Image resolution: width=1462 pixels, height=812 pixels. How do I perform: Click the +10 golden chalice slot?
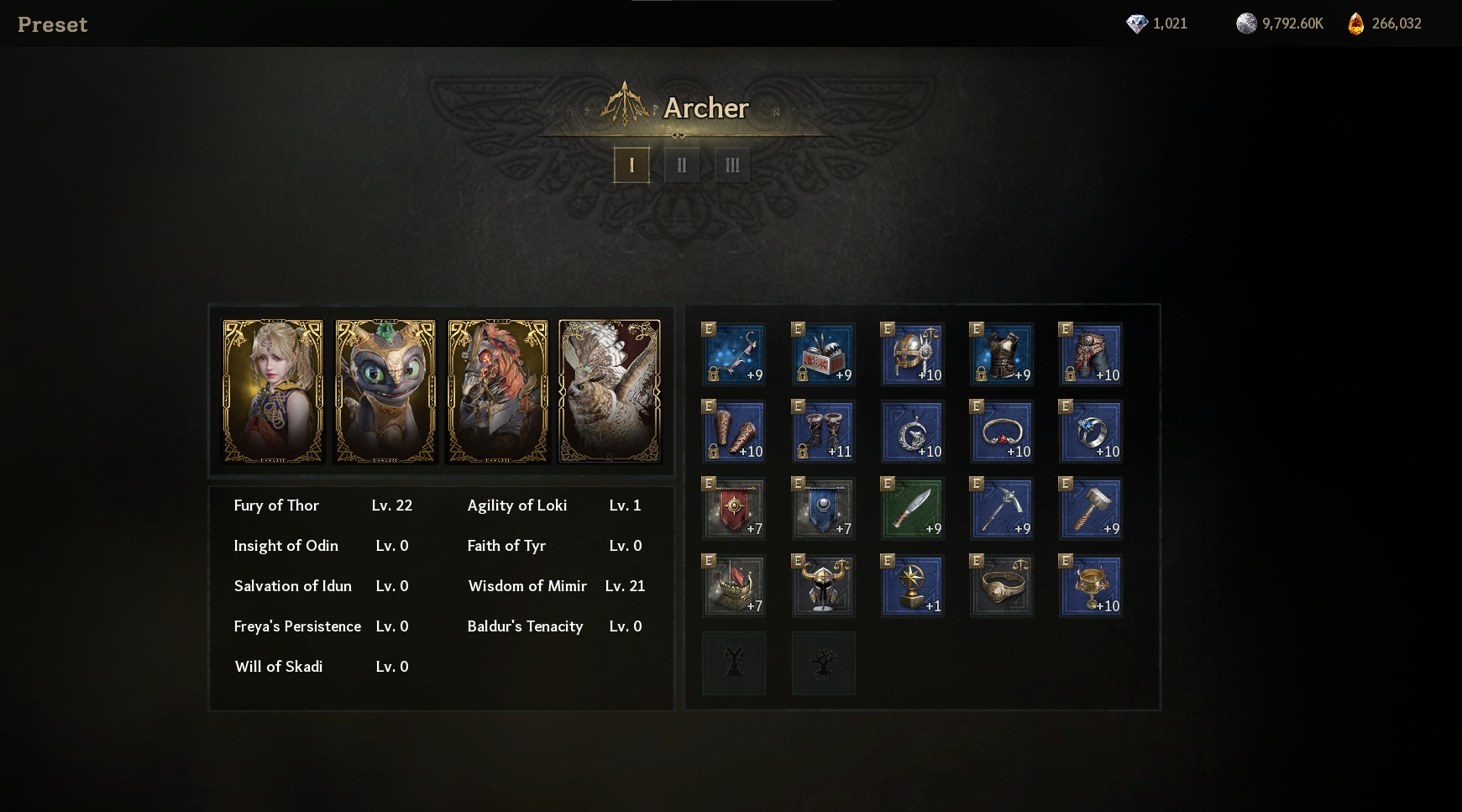click(x=1091, y=586)
